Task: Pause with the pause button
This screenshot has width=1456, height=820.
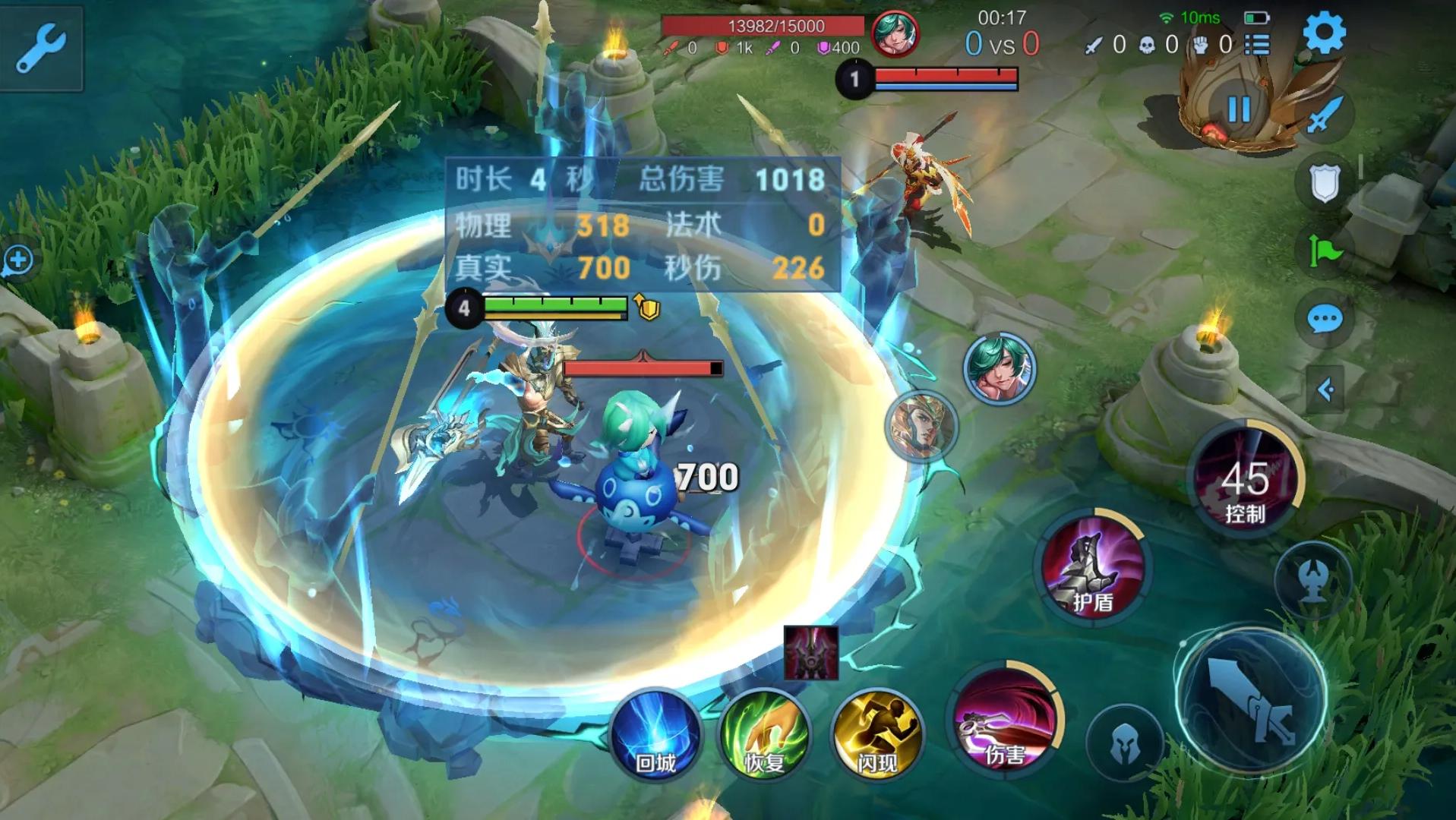Action: (x=1239, y=109)
